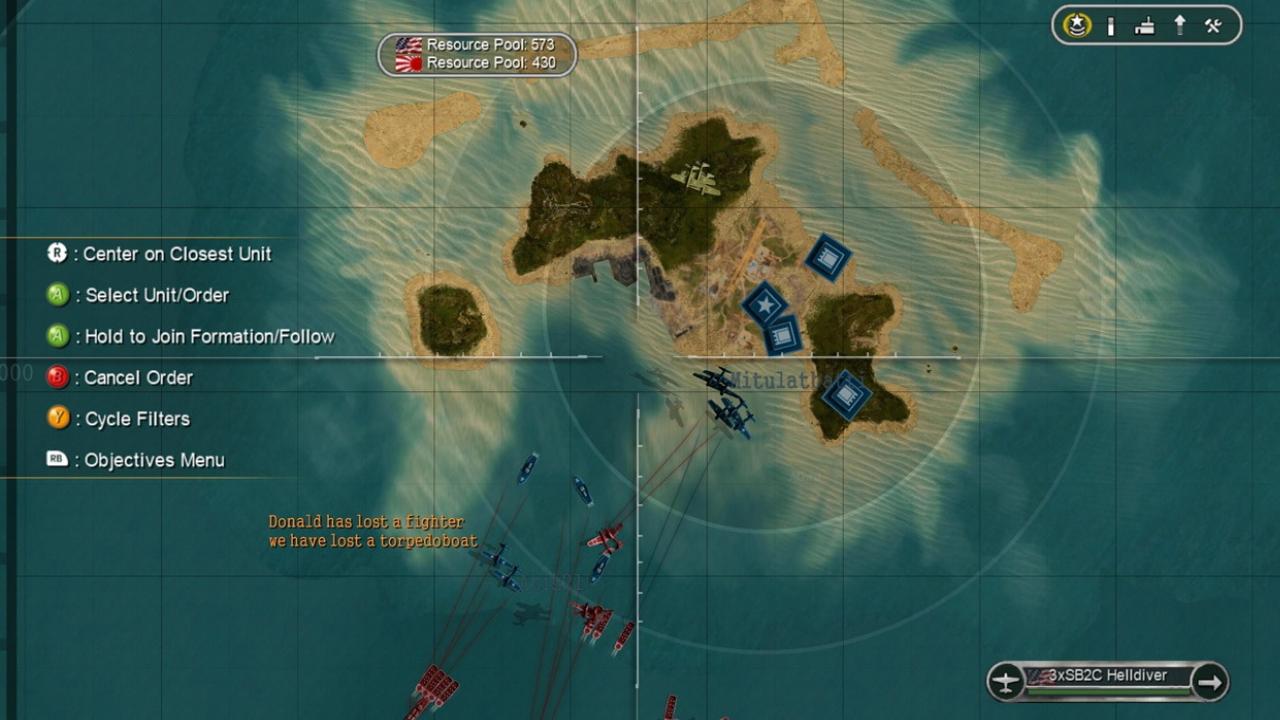
Task: Click the upward arrow upgrade icon
Action: pyautogui.click(x=1181, y=25)
